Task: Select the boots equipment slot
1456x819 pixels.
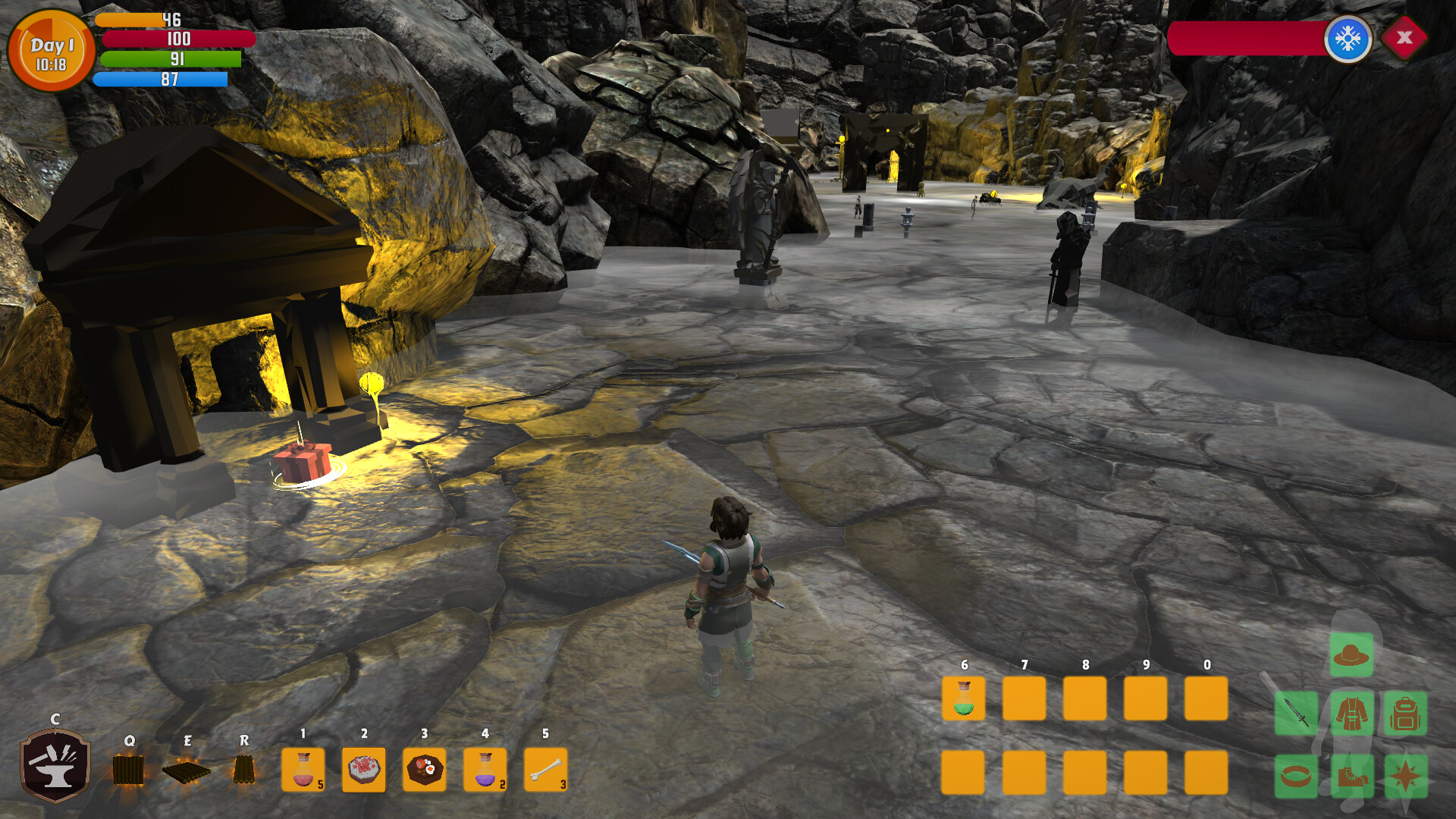Action: tap(1351, 776)
